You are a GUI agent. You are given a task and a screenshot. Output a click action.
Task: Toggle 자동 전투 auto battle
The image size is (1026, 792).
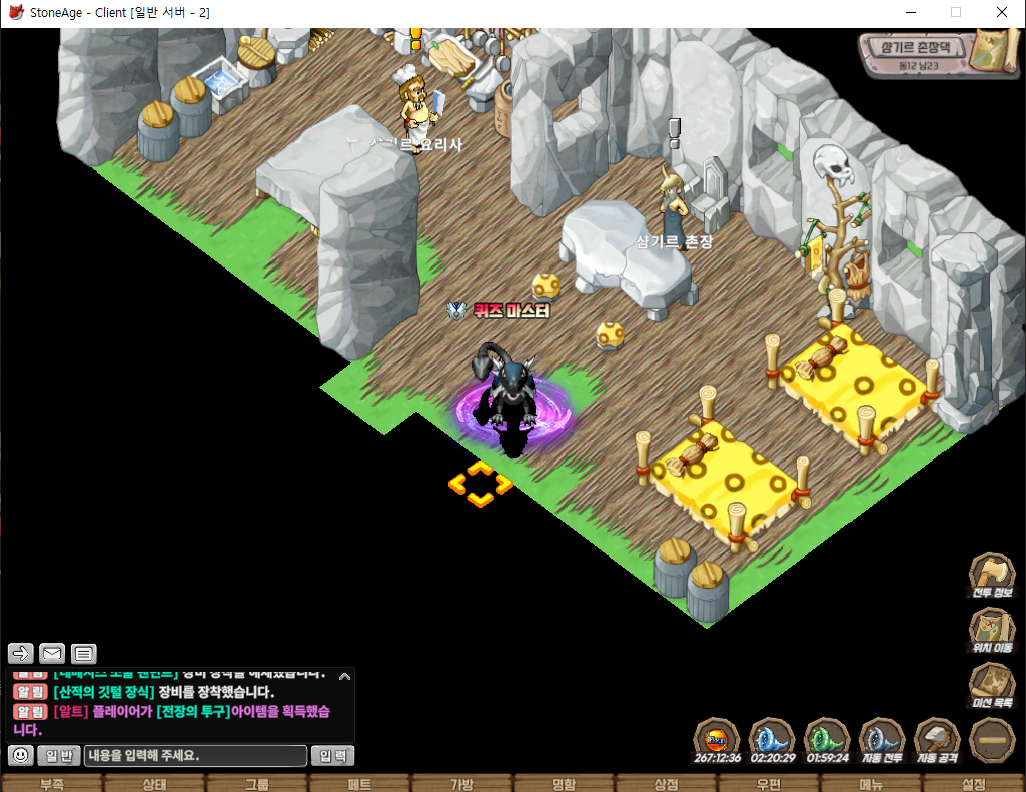coord(881,740)
